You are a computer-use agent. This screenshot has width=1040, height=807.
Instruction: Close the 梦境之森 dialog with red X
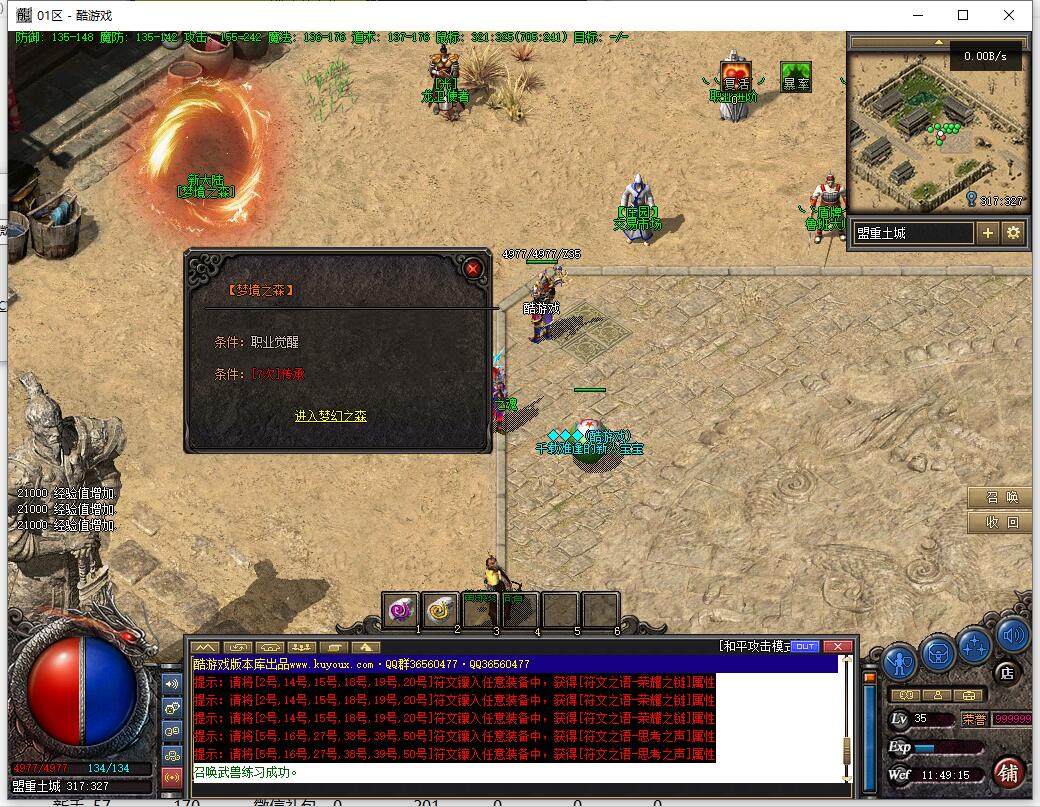[x=473, y=268]
